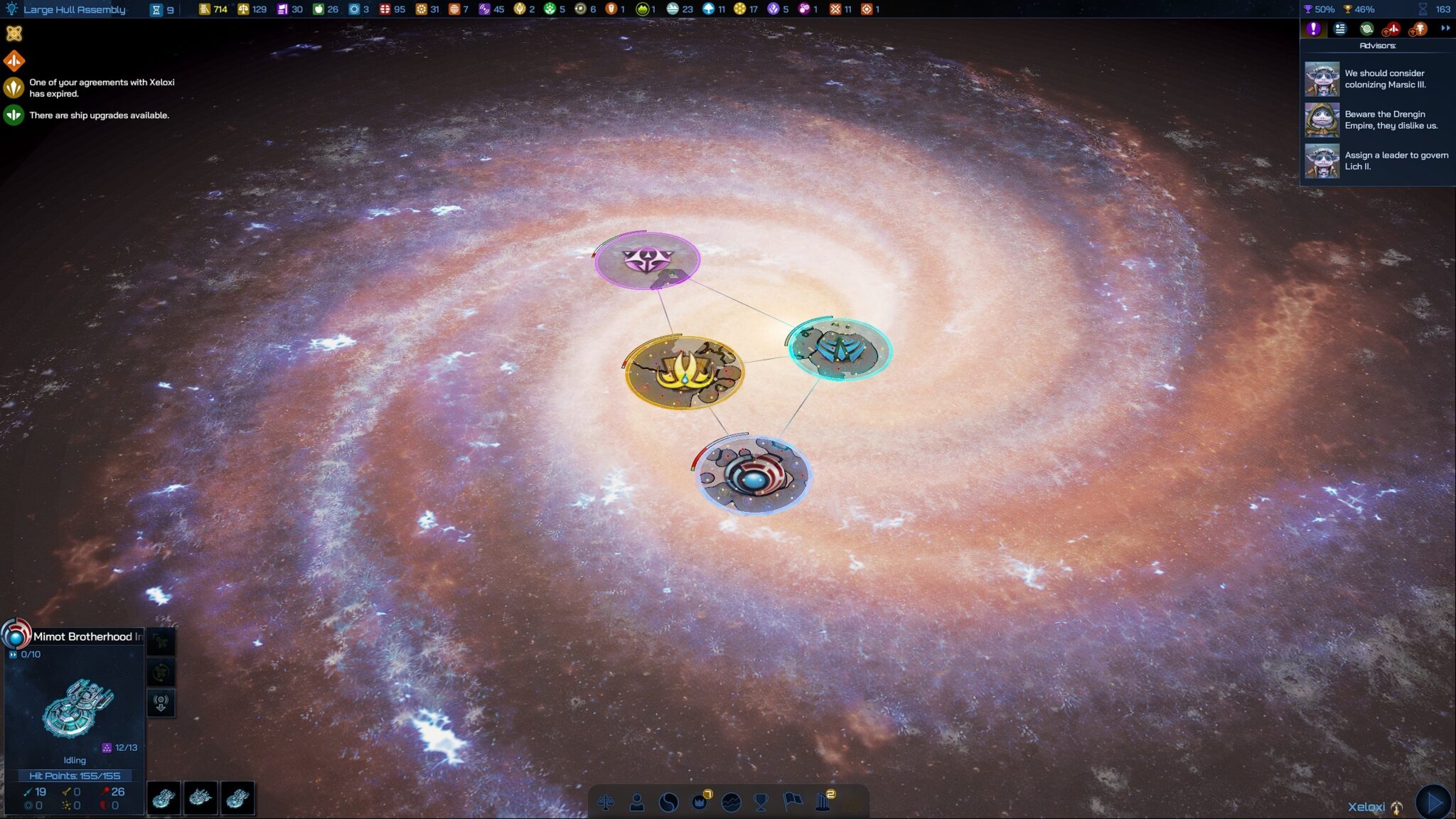Open the trophy victory screen
Viewport: 1456px width, 819px height.
[x=761, y=803]
